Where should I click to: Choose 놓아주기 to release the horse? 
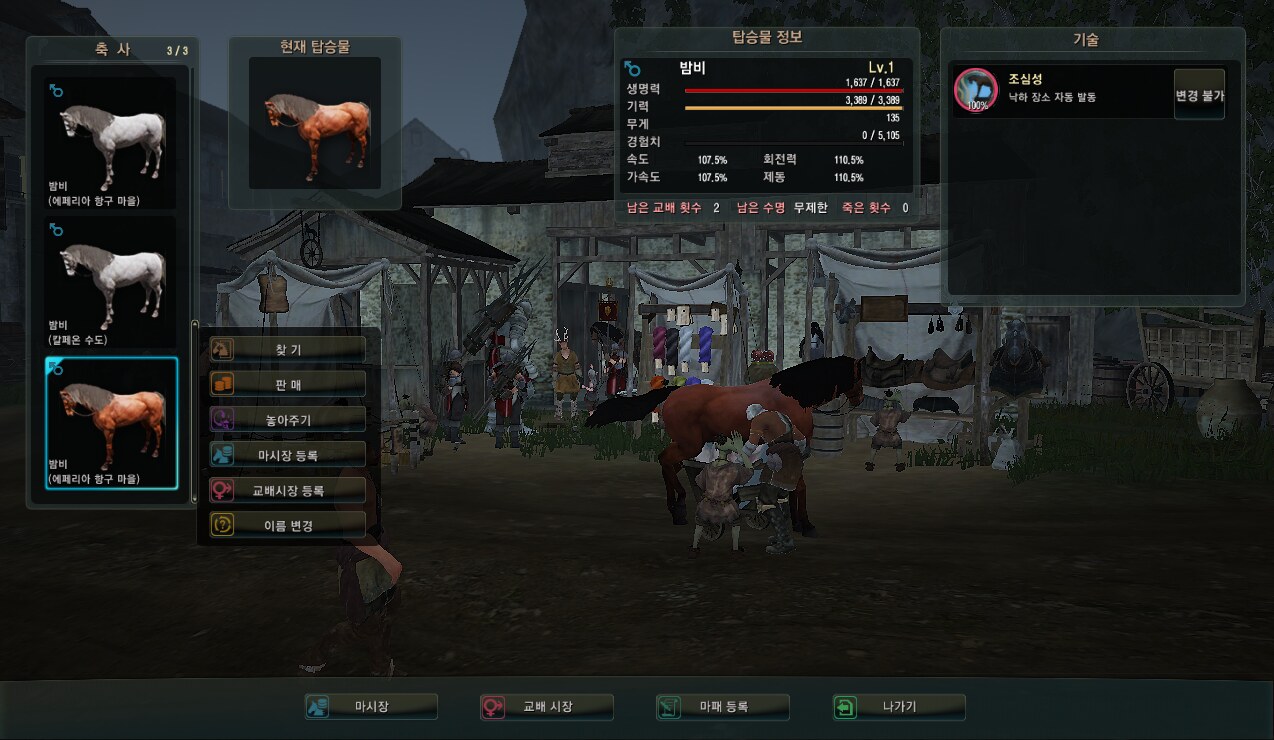[287, 419]
